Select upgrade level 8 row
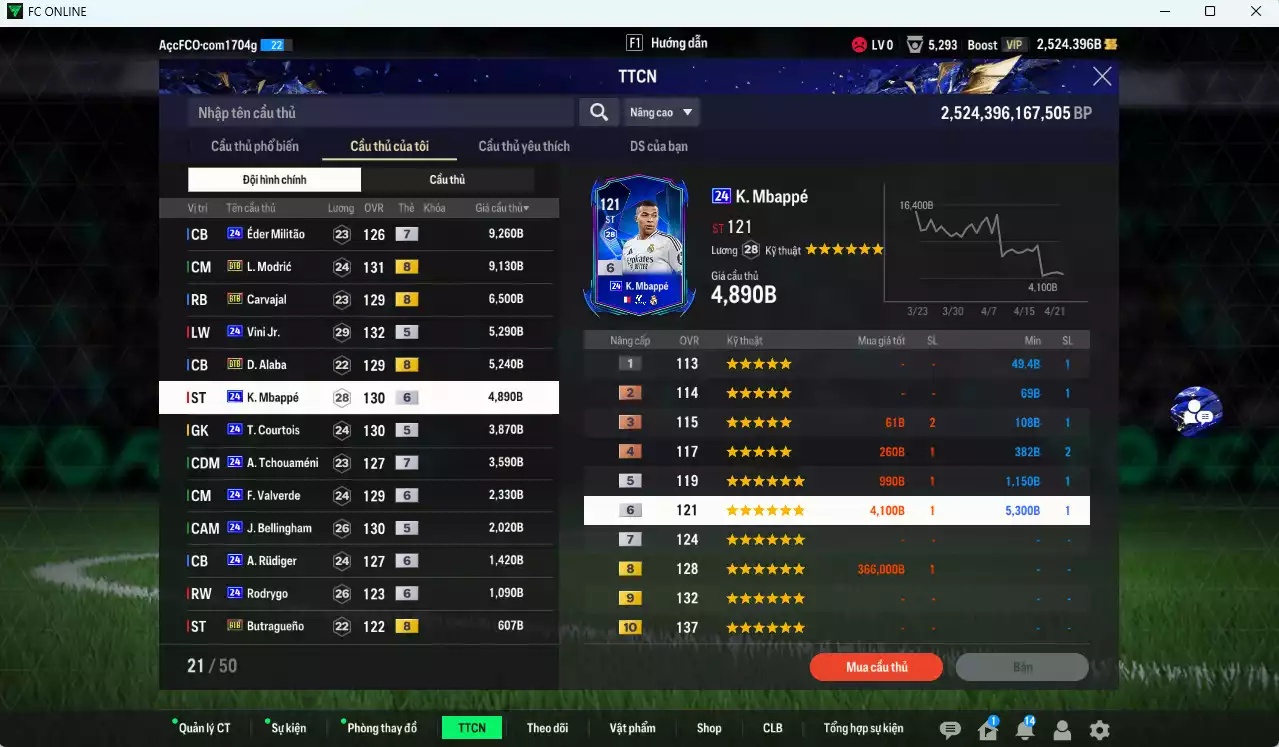This screenshot has height=747, width=1279. [836, 569]
